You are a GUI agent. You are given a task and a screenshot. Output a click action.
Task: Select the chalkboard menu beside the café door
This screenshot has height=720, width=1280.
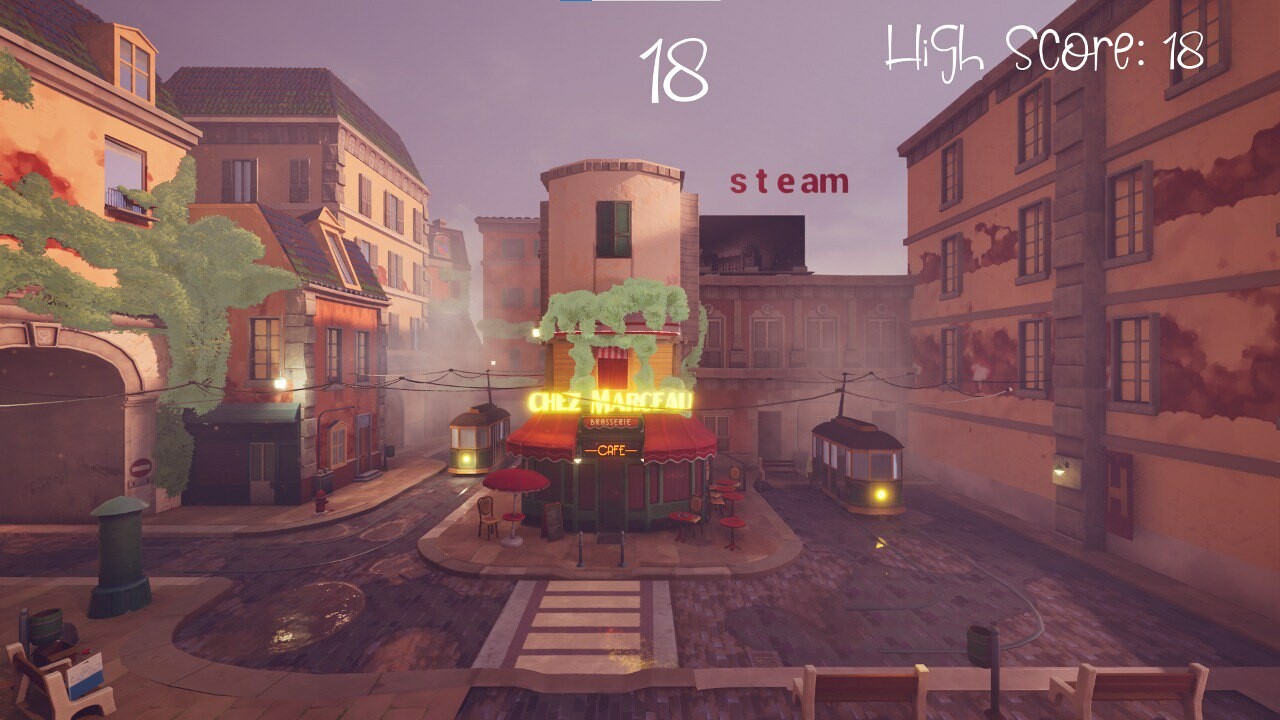click(x=552, y=522)
